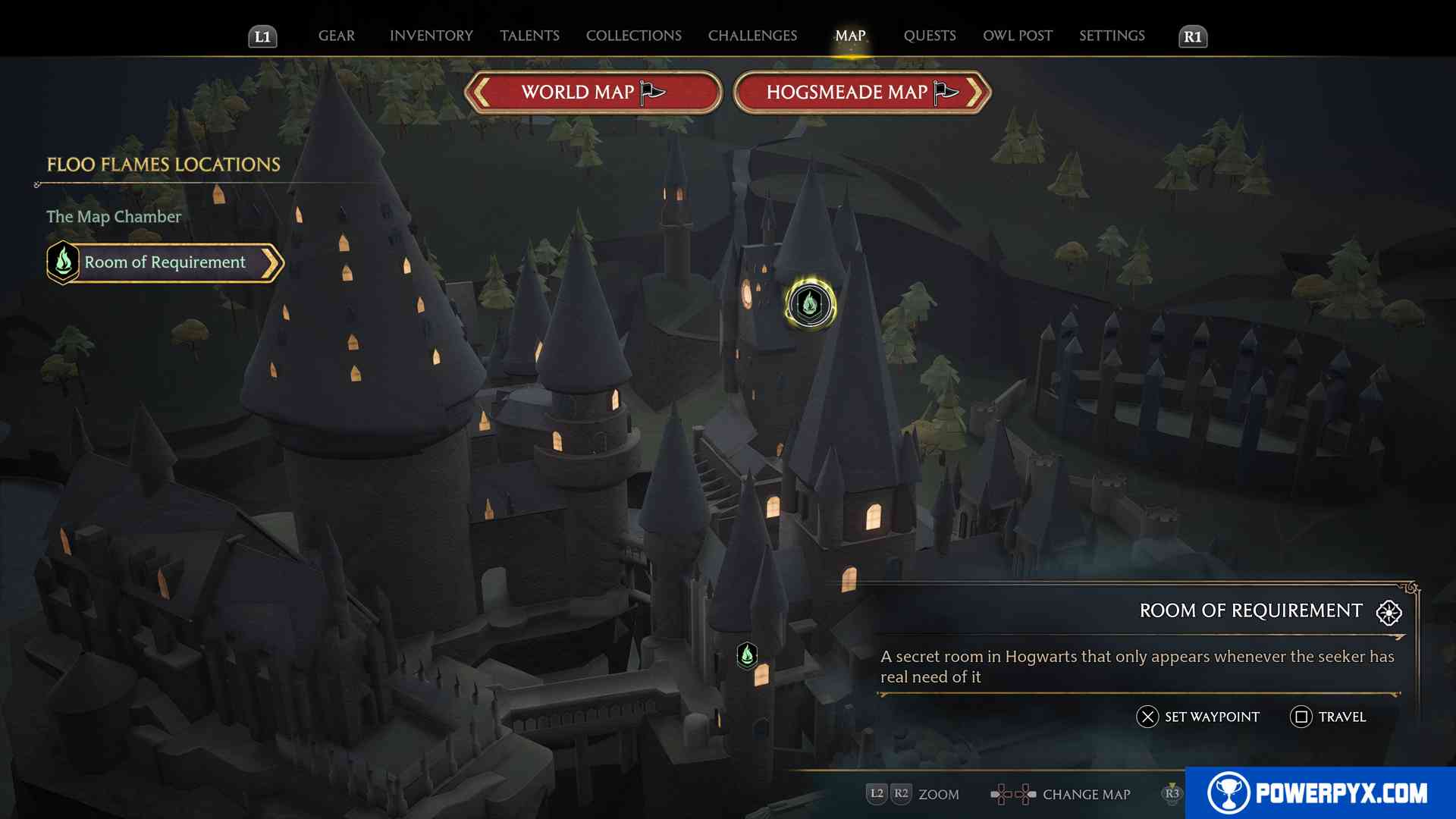Image resolution: width=1456 pixels, height=819 pixels.
Task: Click the L1 shoulder button prompt
Action: click(x=263, y=35)
